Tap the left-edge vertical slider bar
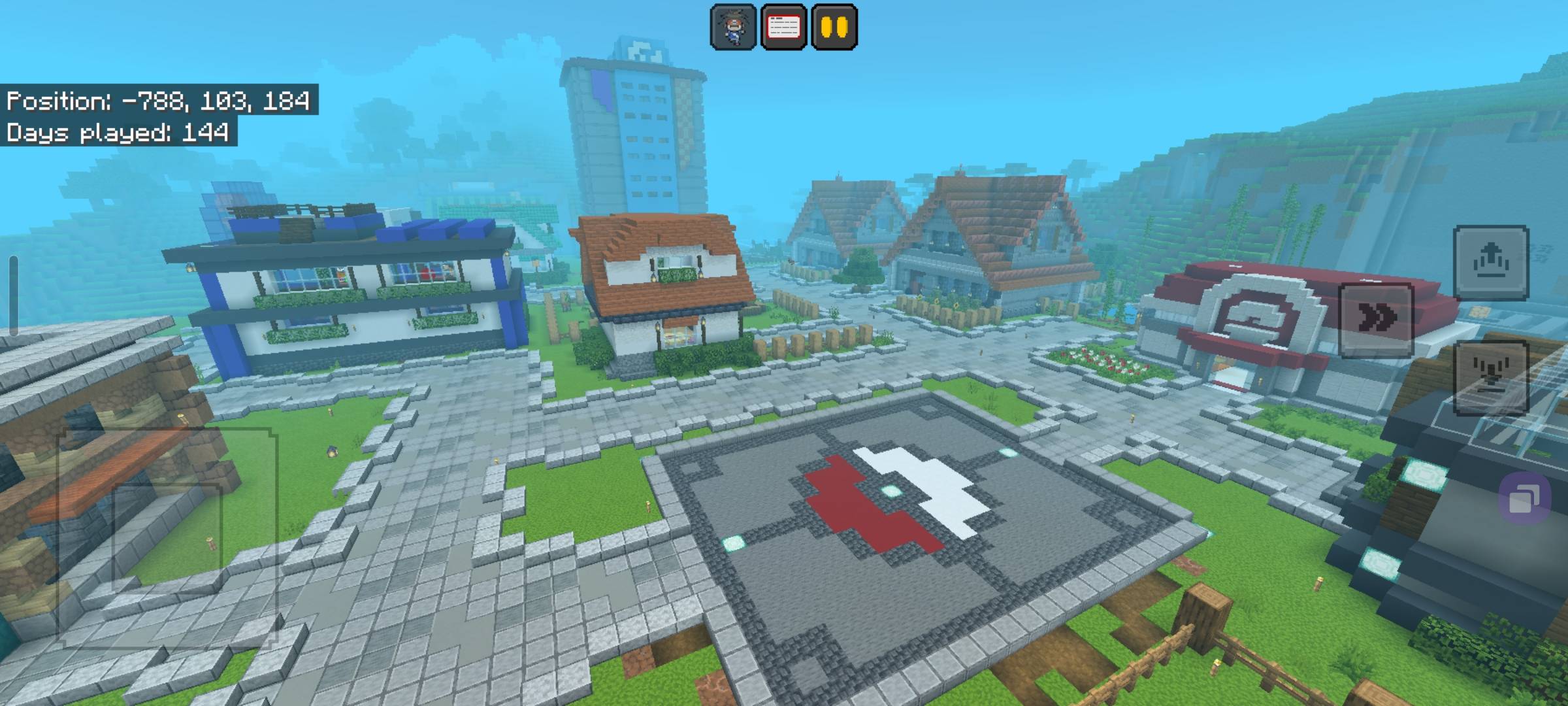The image size is (1568, 706). pos(13,294)
